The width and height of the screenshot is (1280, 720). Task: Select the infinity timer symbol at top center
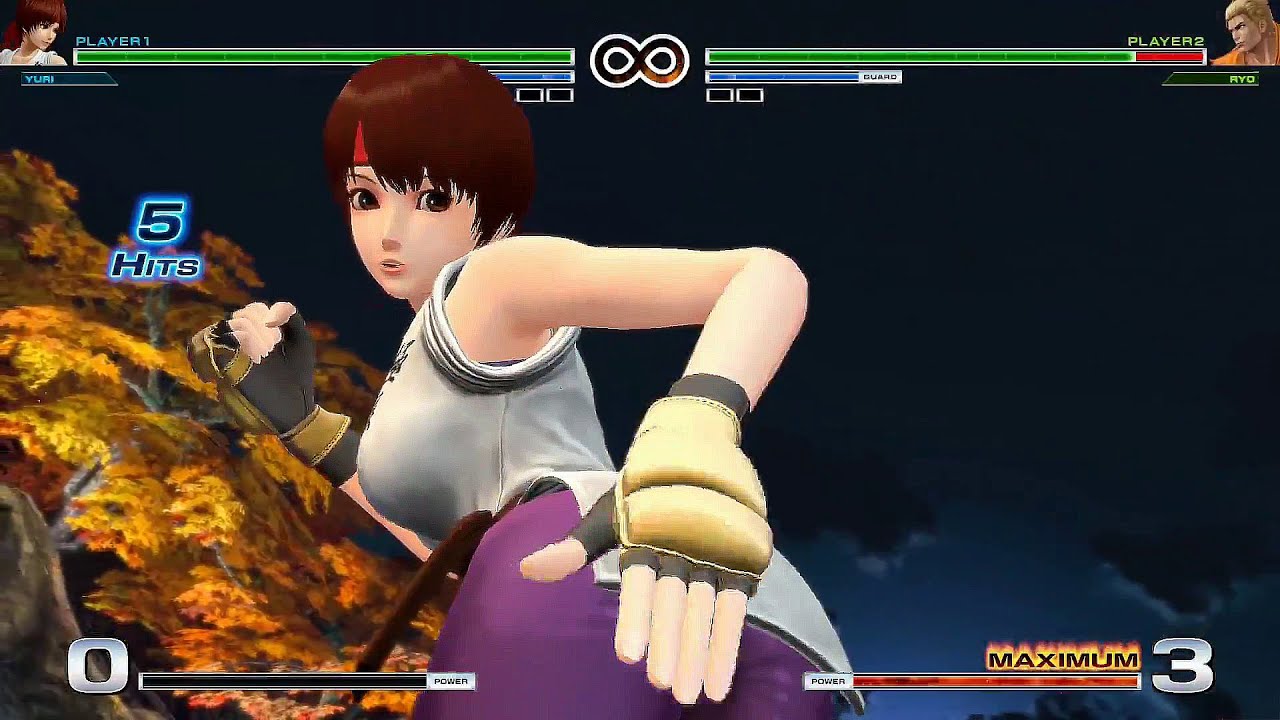(x=640, y=62)
